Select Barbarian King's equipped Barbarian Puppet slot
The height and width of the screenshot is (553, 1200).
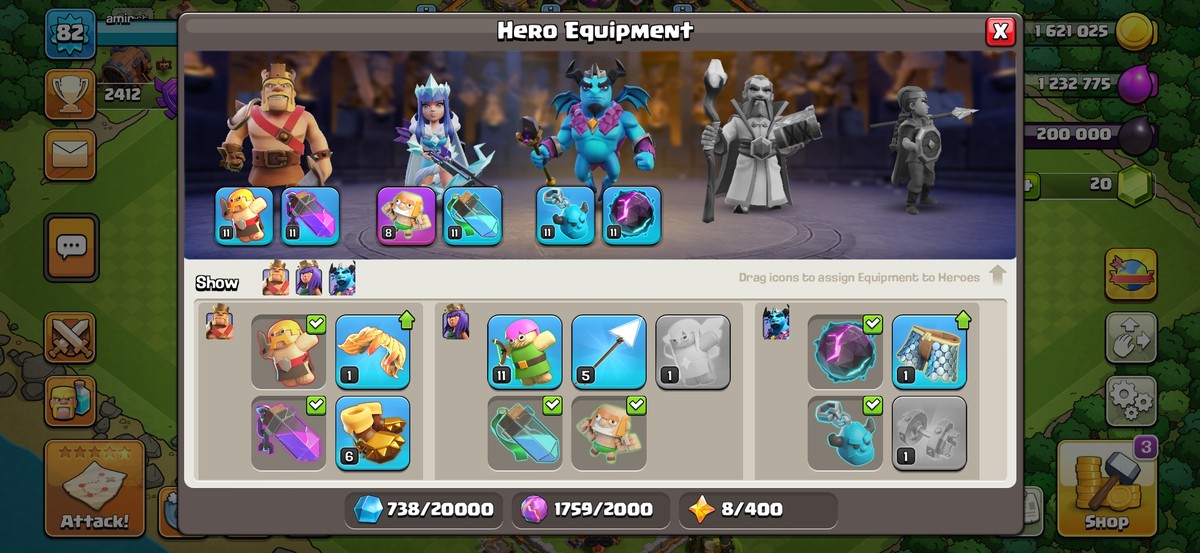(x=244, y=215)
